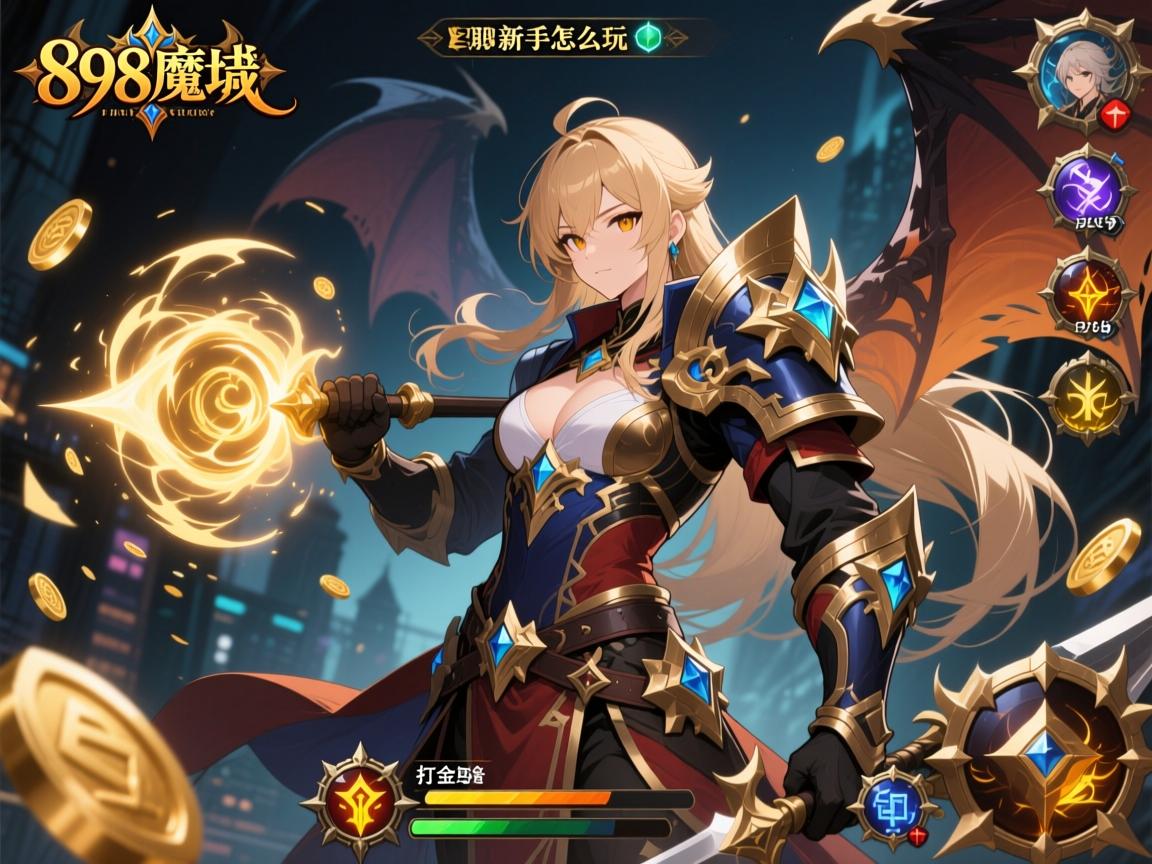Viewport: 1152px width, 864px height.
Task: Open the red crest emblem beside the bars
Action: [357, 797]
